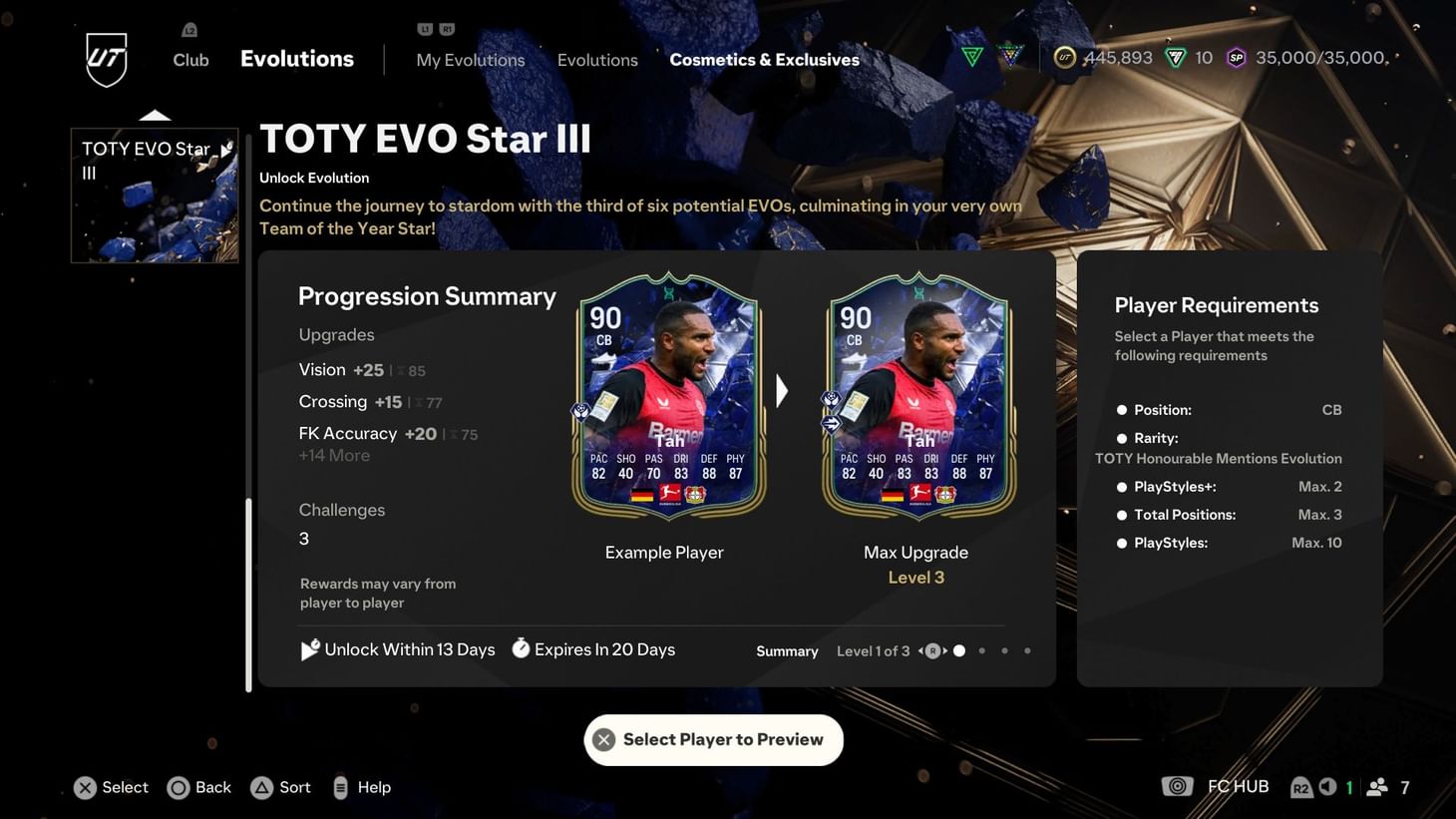
Task: Click the R stick indicator between page dots
Action: [932, 649]
